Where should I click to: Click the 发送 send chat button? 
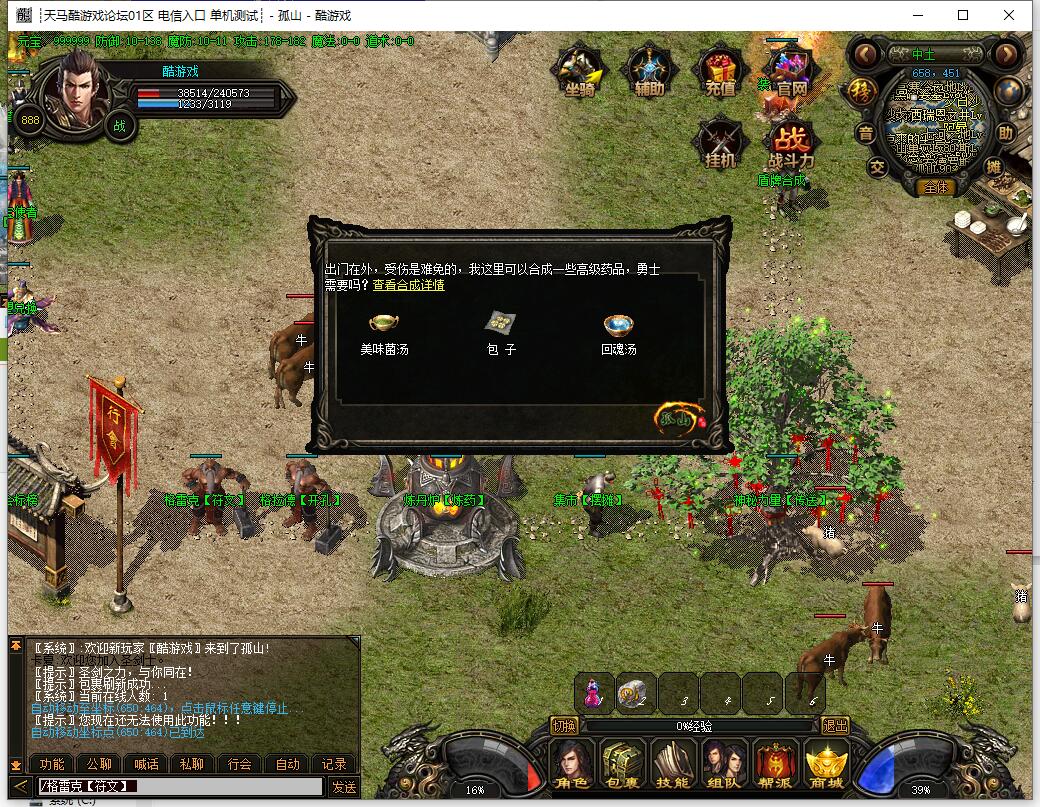click(344, 787)
